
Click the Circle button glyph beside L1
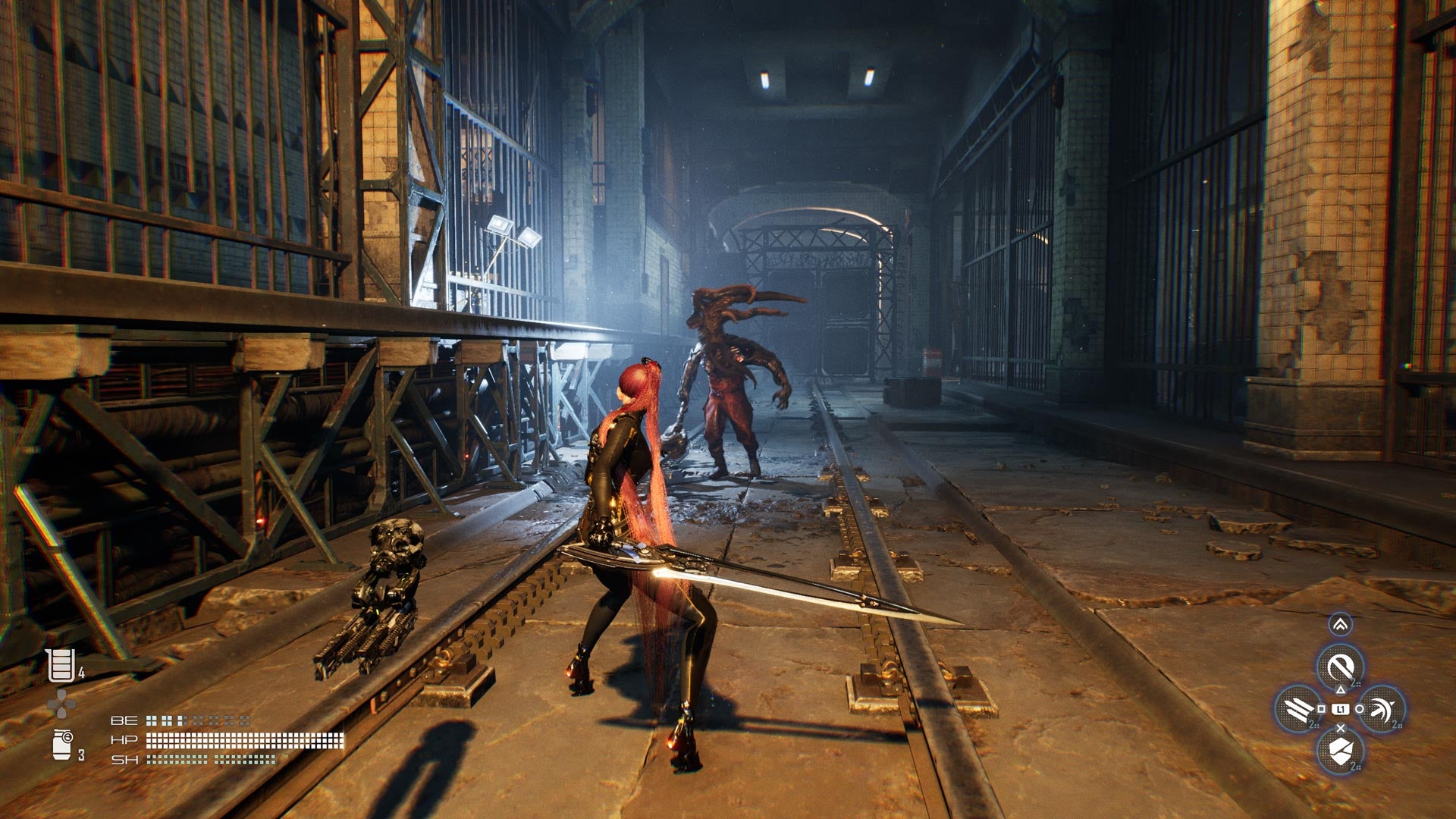pos(1359,708)
